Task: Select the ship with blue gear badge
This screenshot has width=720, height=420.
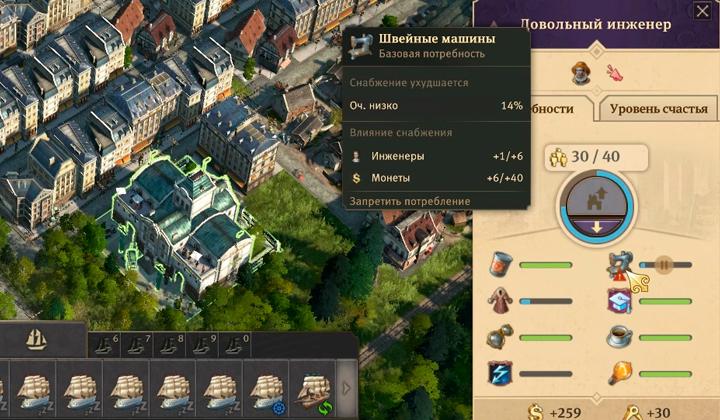Action: [265, 389]
